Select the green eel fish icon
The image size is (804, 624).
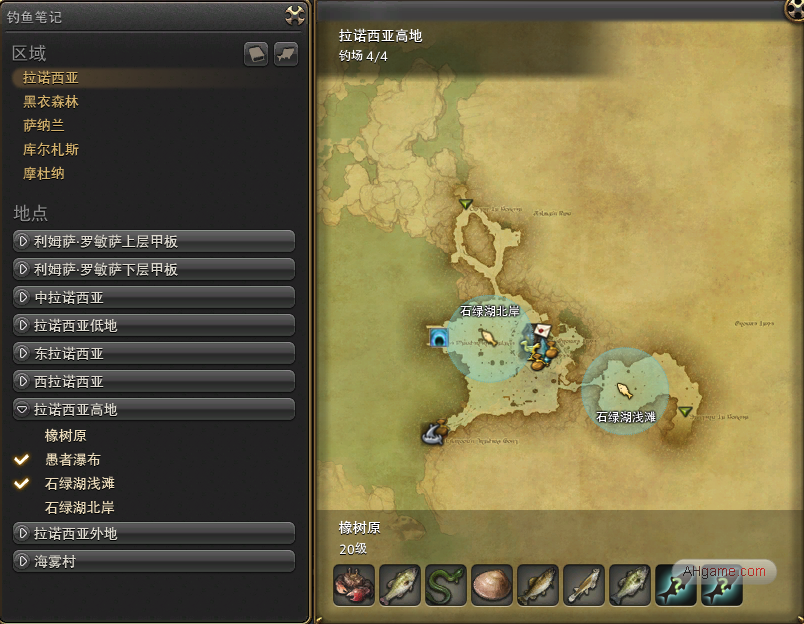coord(446,586)
